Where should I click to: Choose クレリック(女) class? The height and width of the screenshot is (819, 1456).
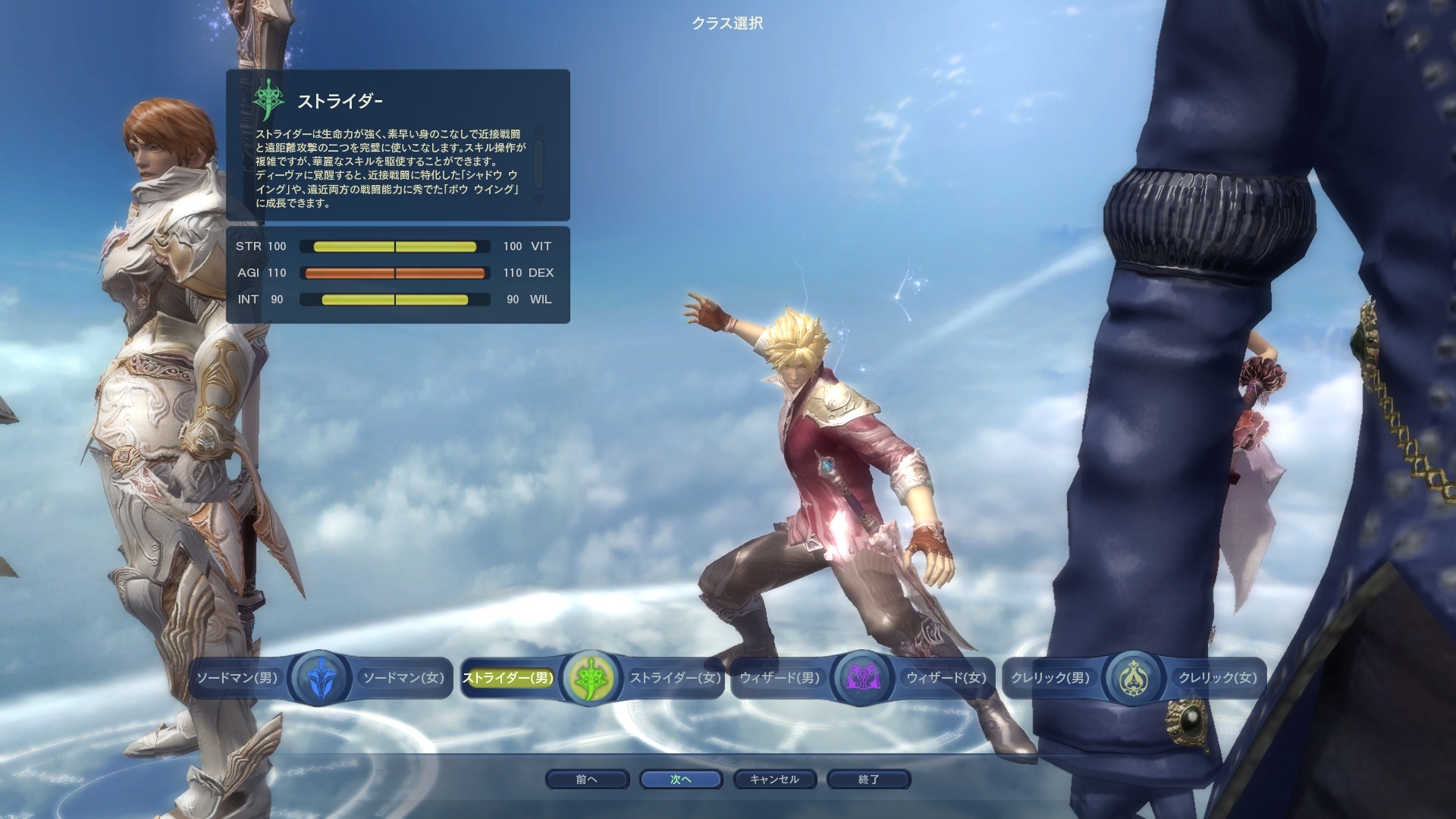click(x=1217, y=678)
